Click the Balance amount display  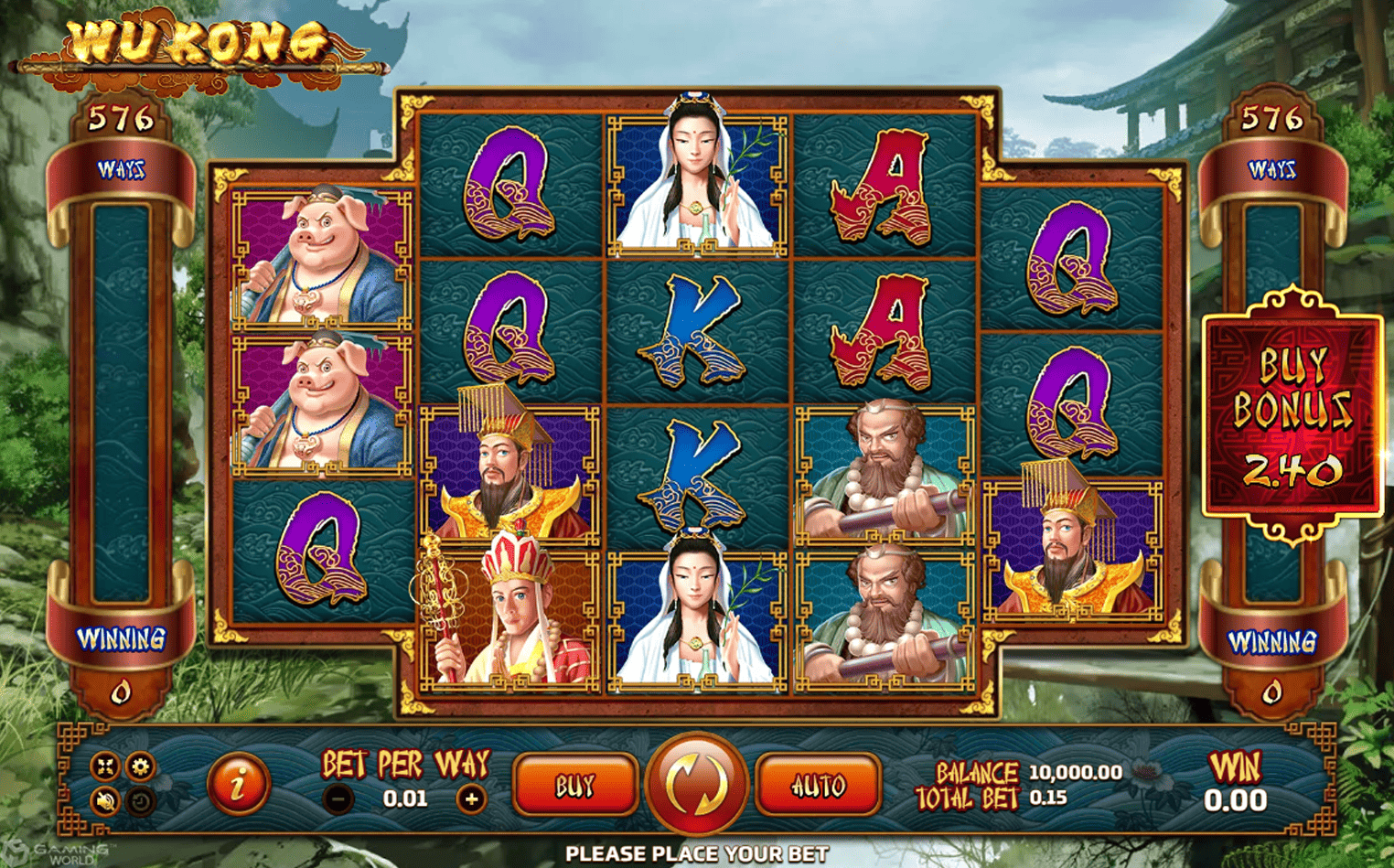pyautogui.click(x=1075, y=771)
